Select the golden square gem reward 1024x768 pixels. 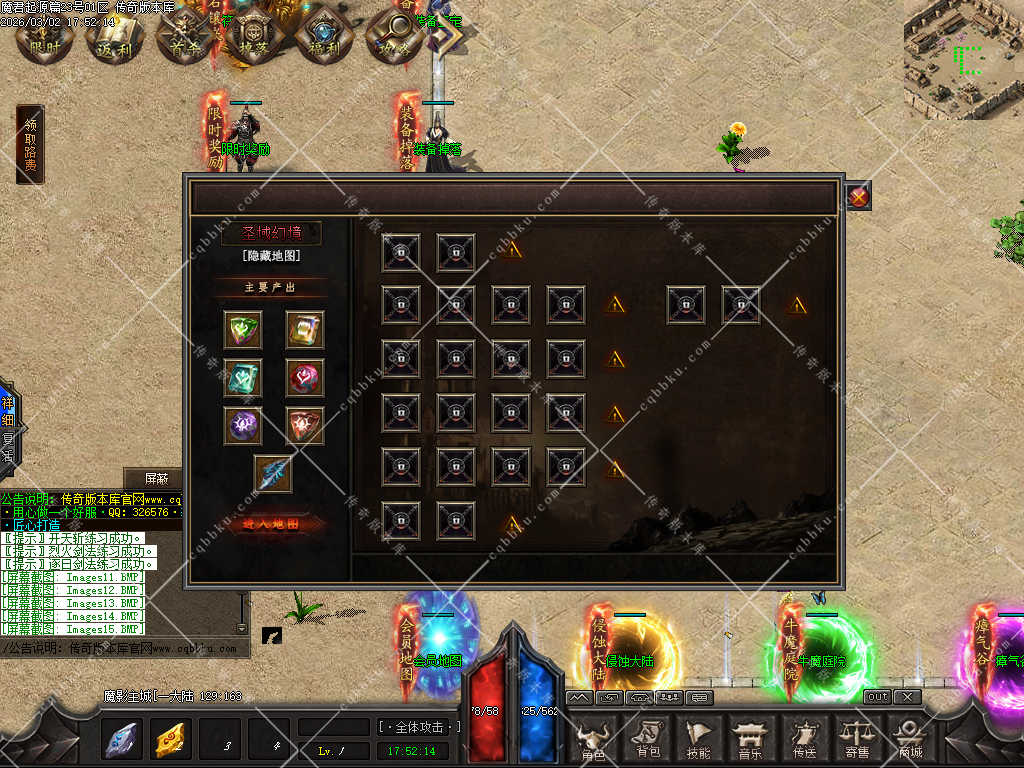(305, 329)
